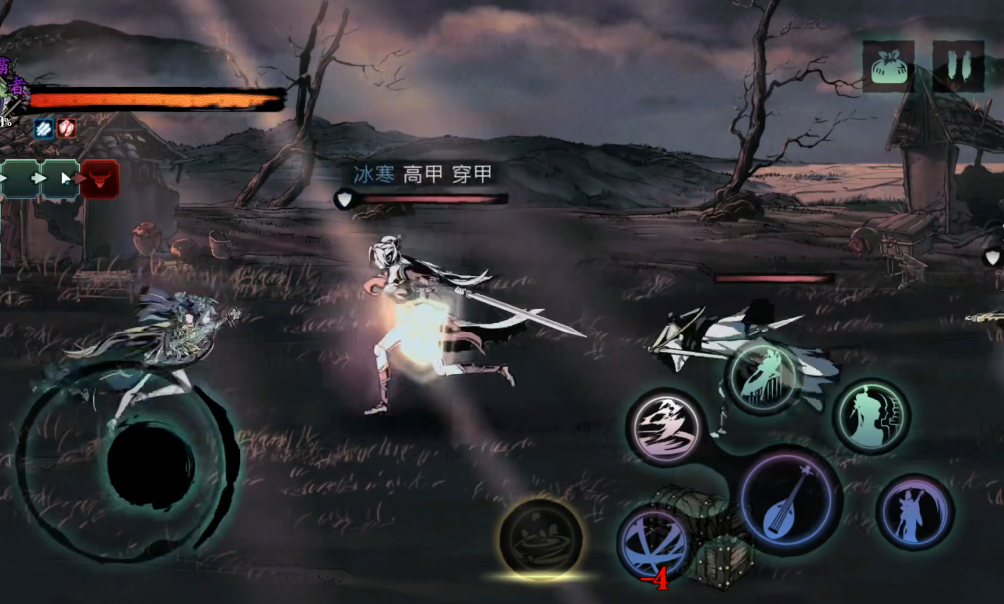Viewport: 1004px width, 604px height.
Task: Tap the blue ice status icon
Action: pyautogui.click(x=43, y=128)
